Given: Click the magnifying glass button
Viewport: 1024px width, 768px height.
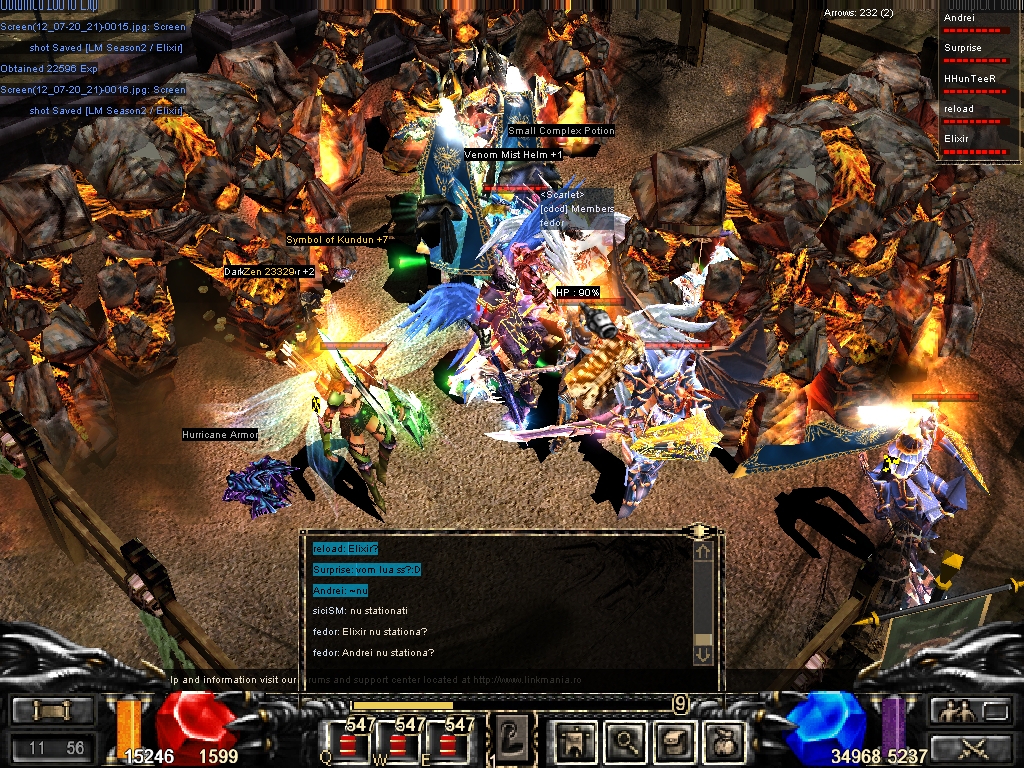Looking at the screenshot, I should (626, 741).
